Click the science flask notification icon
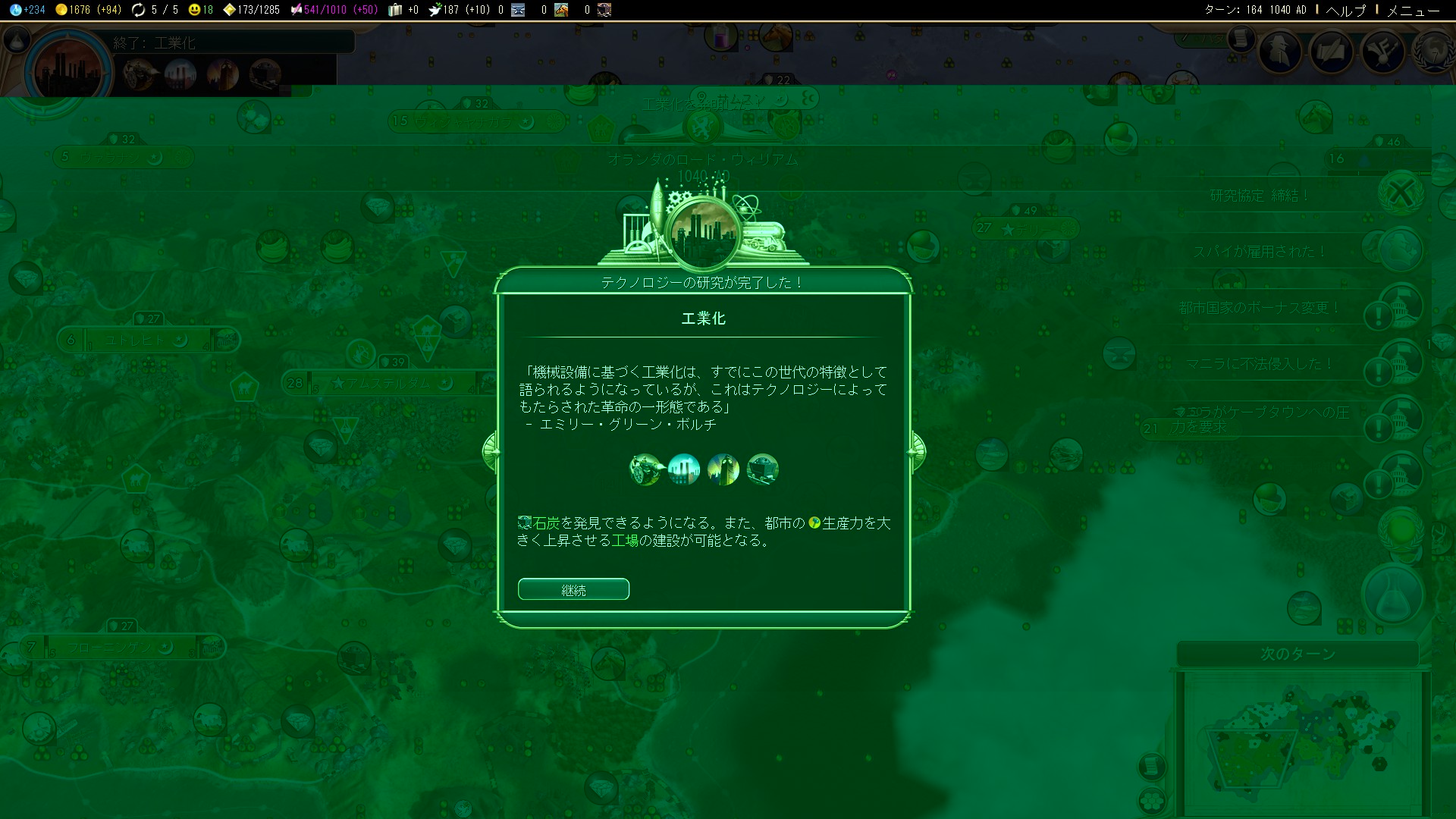Image resolution: width=1456 pixels, height=819 pixels. 1392,597
